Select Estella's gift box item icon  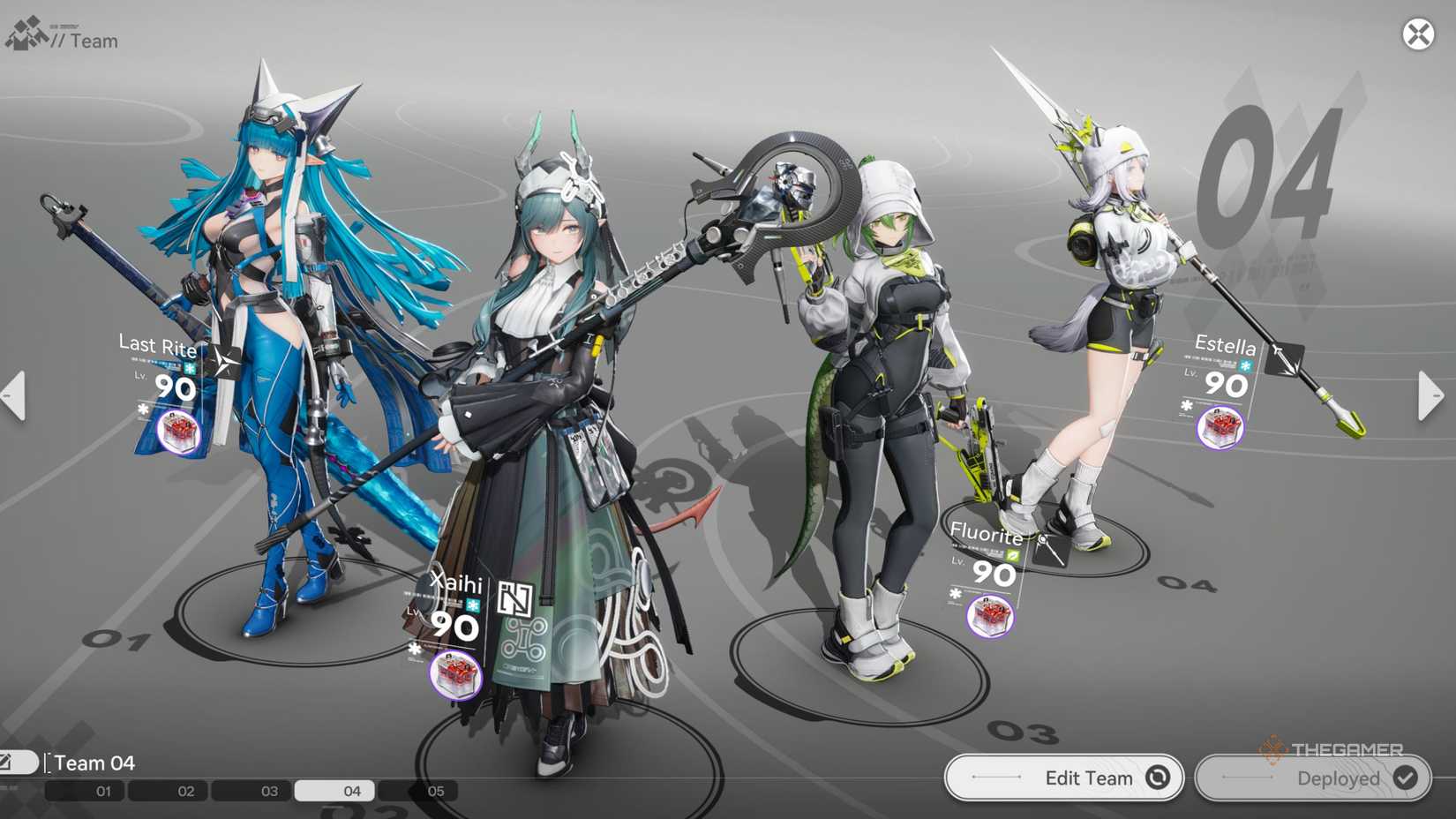click(1219, 428)
